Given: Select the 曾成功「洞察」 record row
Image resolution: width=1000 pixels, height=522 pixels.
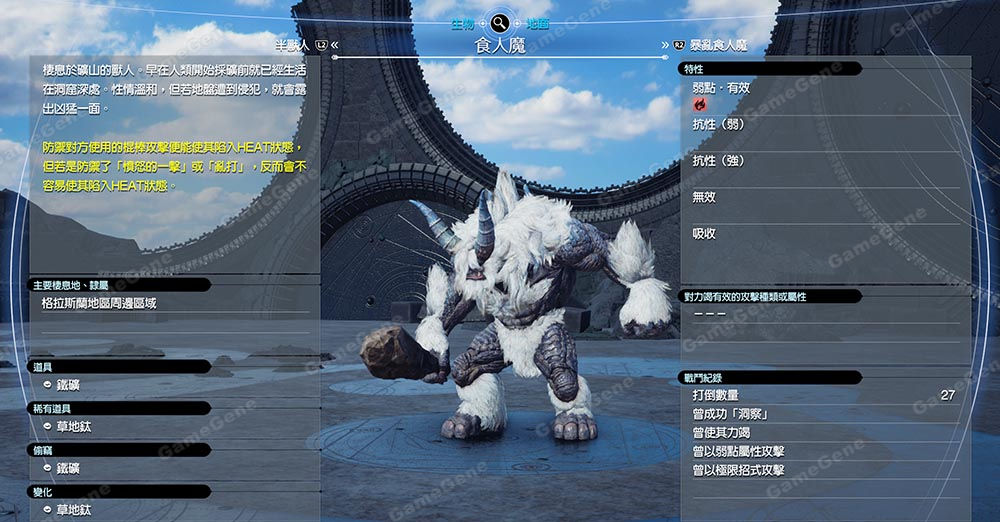Looking at the screenshot, I should click(822, 414).
